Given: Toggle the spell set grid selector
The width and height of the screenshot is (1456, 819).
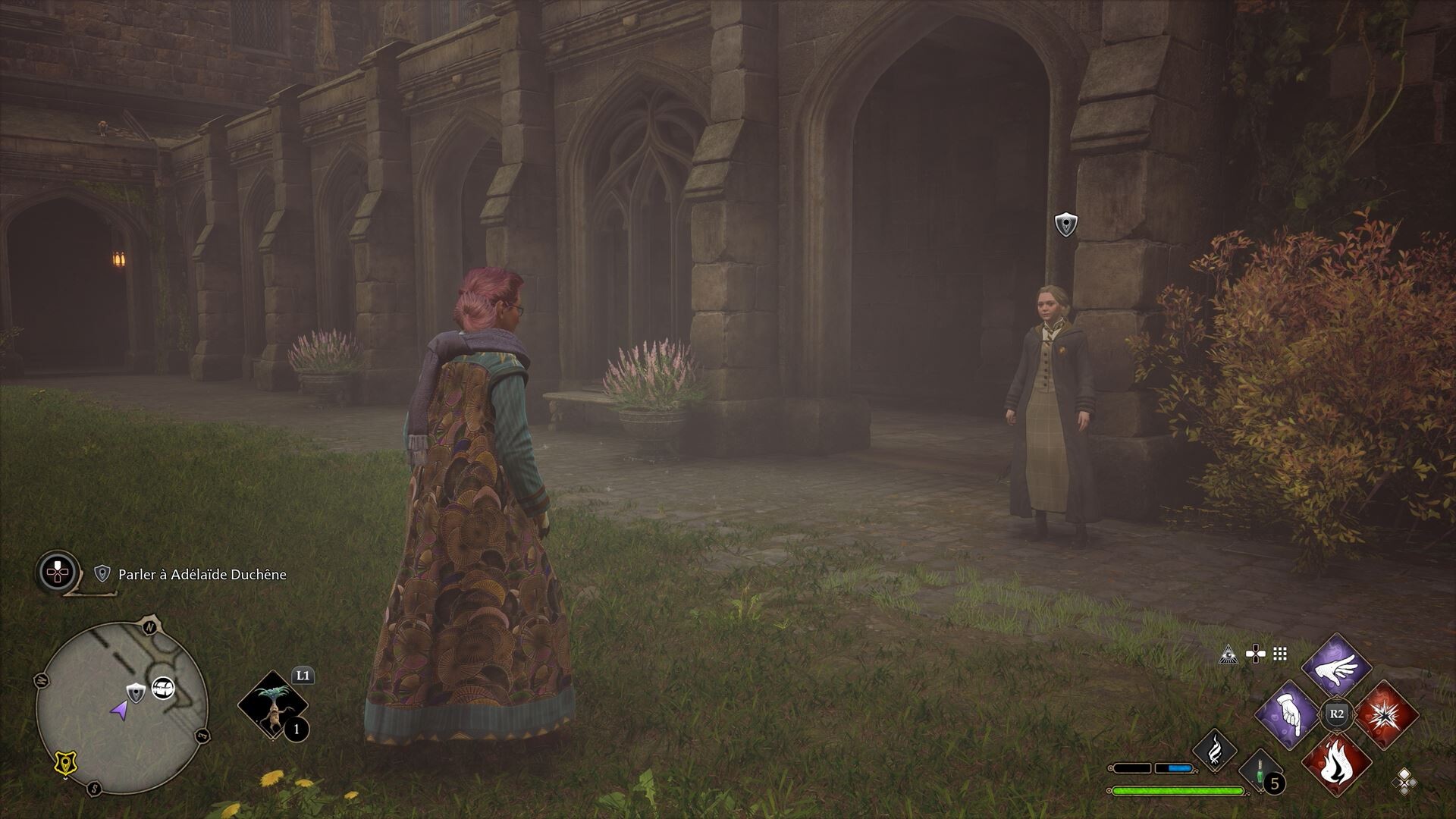Looking at the screenshot, I should (x=1279, y=654).
